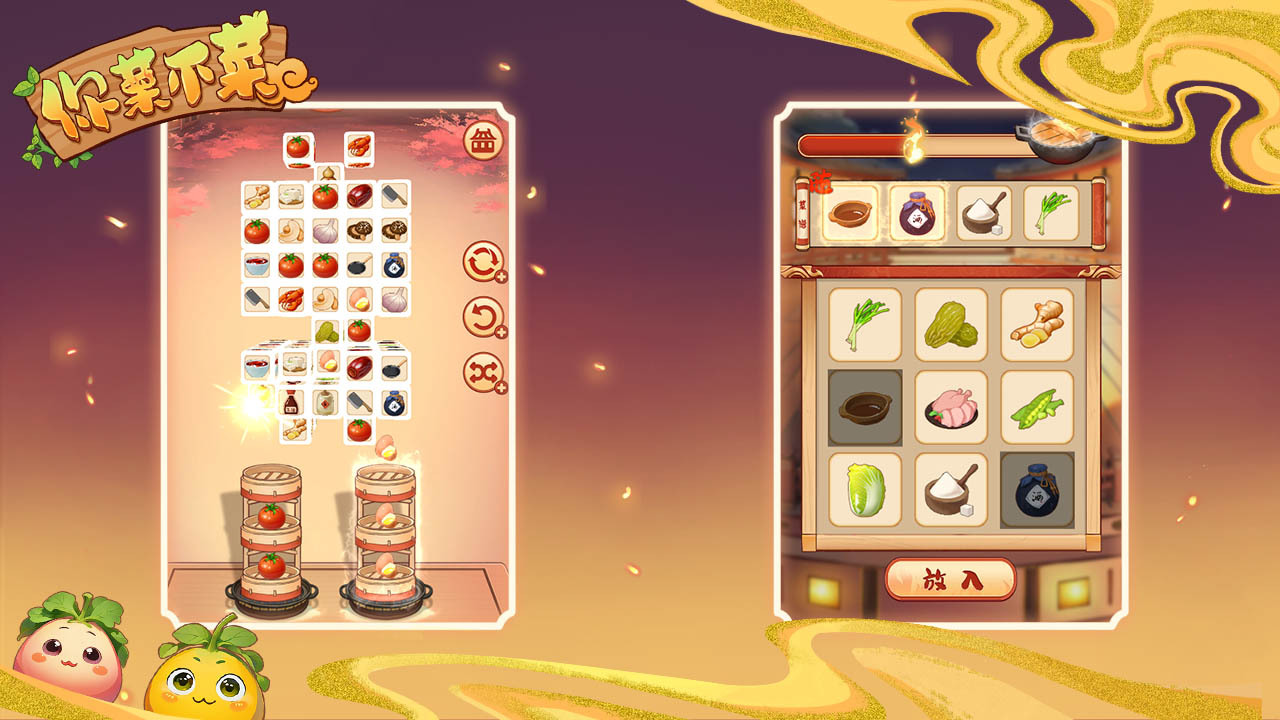The image size is (1280, 720).
Task: Select the greyed-out clay pot tile
Action: [865, 408]
